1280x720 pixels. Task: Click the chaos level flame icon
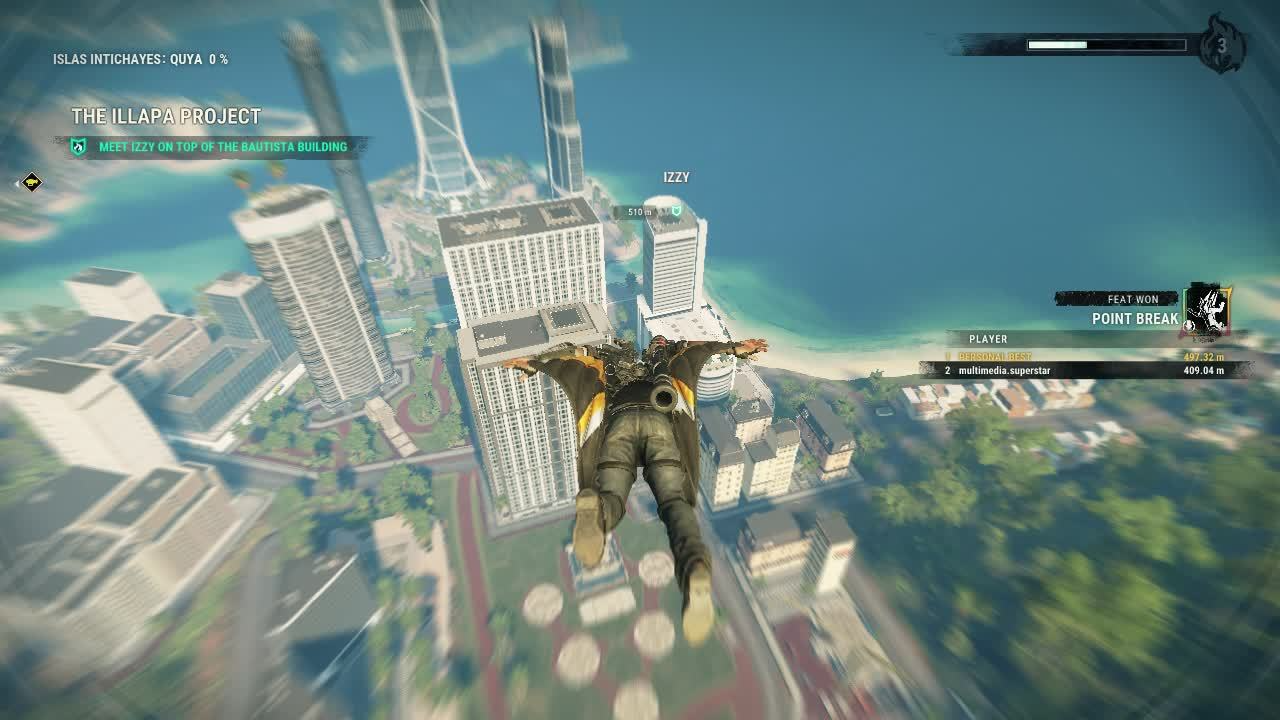point(1220,44)
